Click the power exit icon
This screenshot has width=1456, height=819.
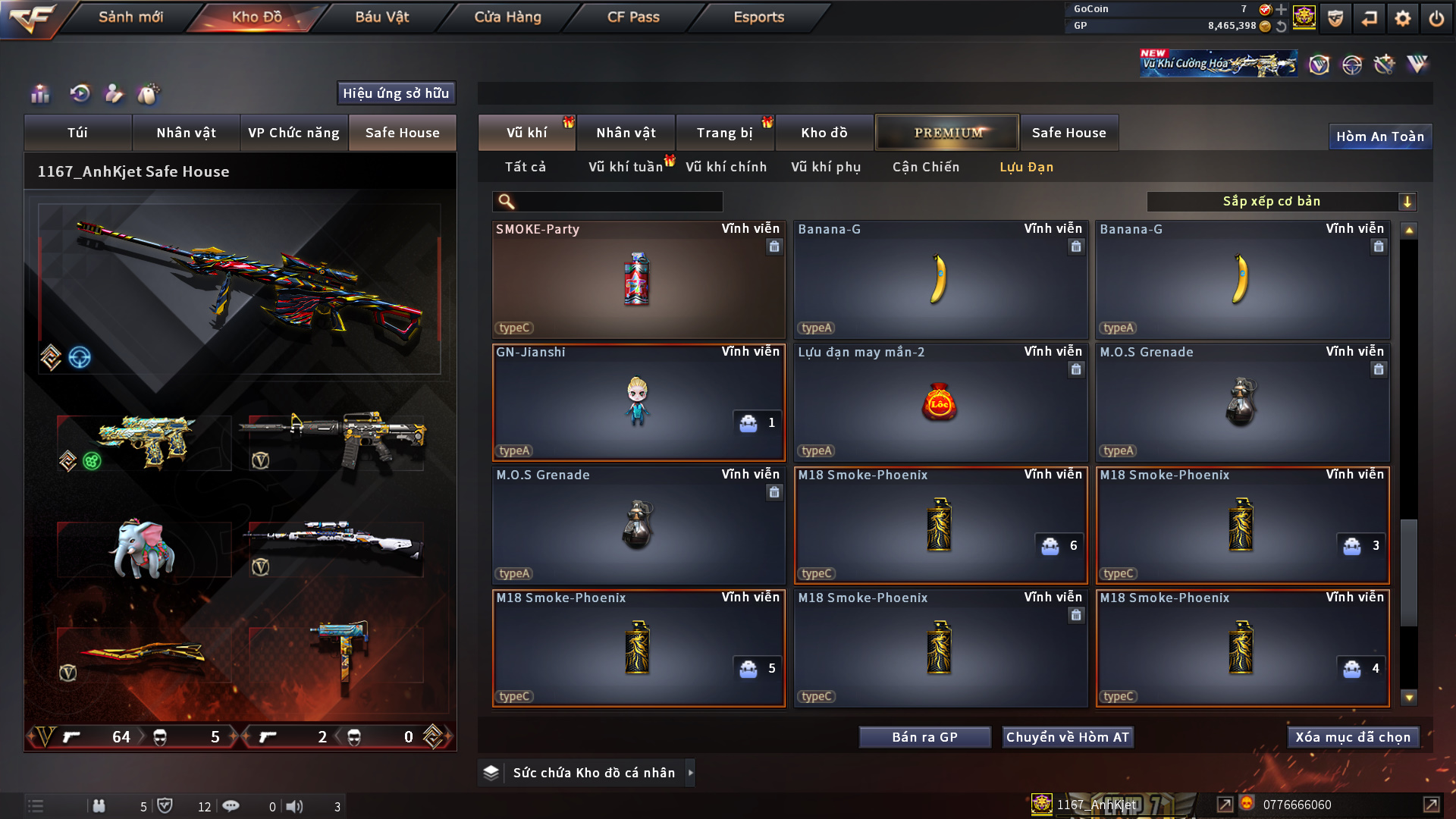pyautogui.click(x=1436, y=18)
